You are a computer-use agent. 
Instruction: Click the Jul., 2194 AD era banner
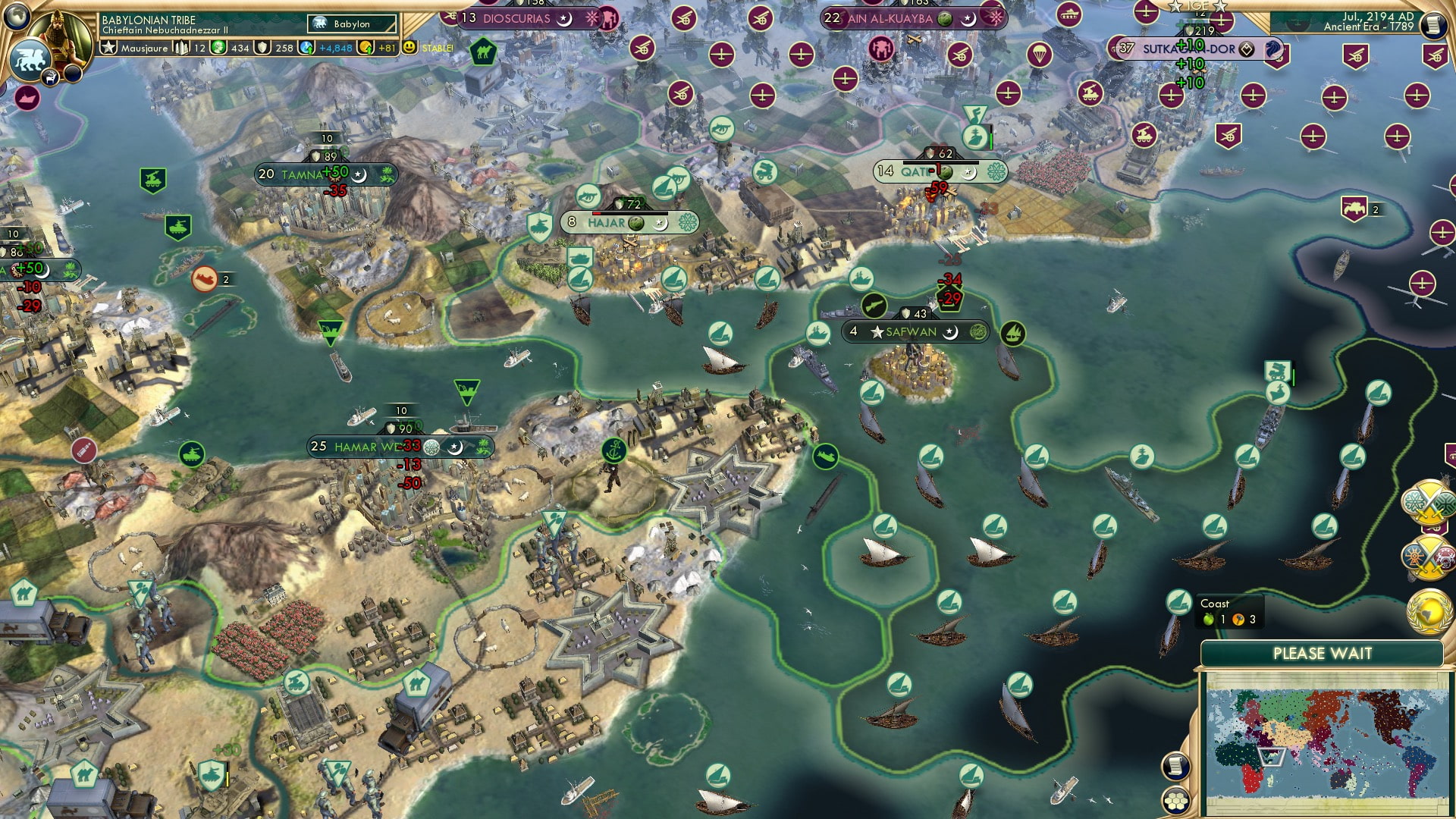click(x=1365, y=23)
